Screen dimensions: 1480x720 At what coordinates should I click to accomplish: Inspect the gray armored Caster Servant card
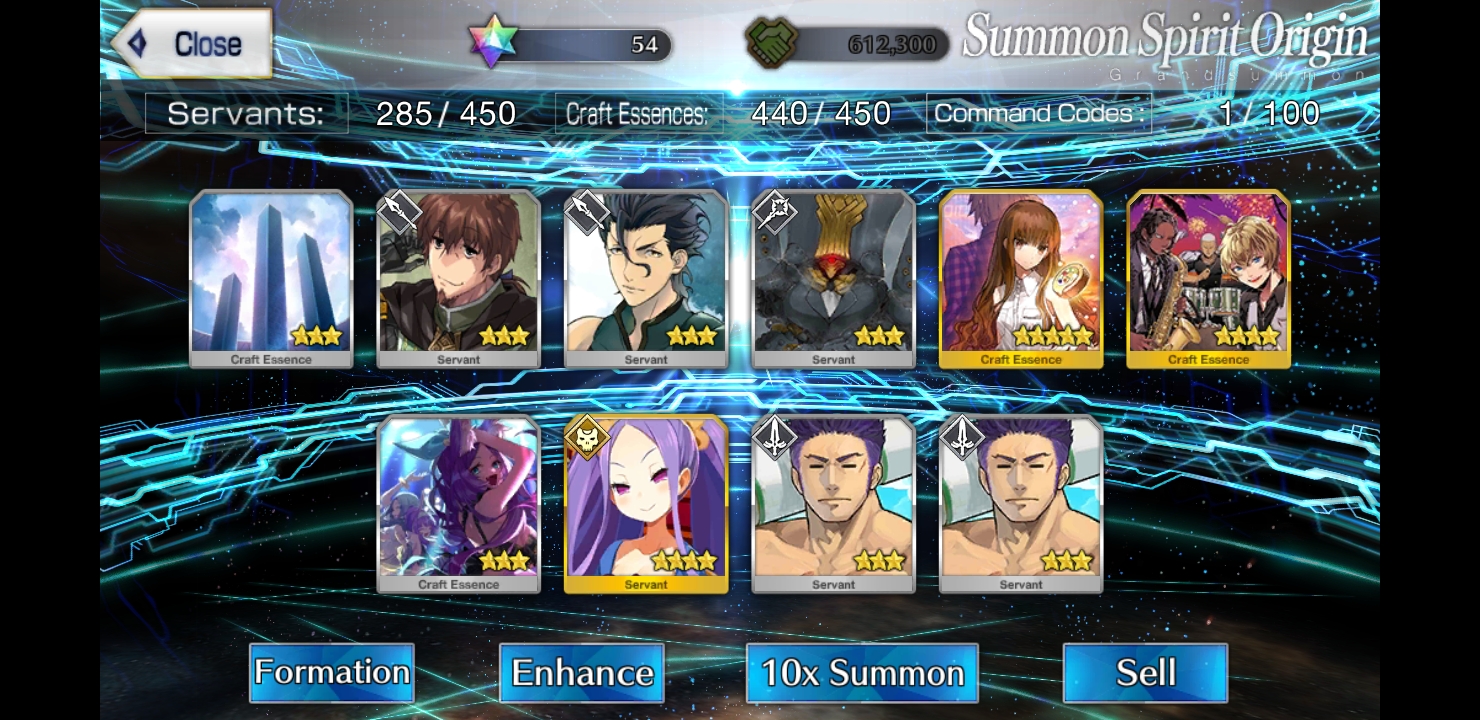click(833, 279)
